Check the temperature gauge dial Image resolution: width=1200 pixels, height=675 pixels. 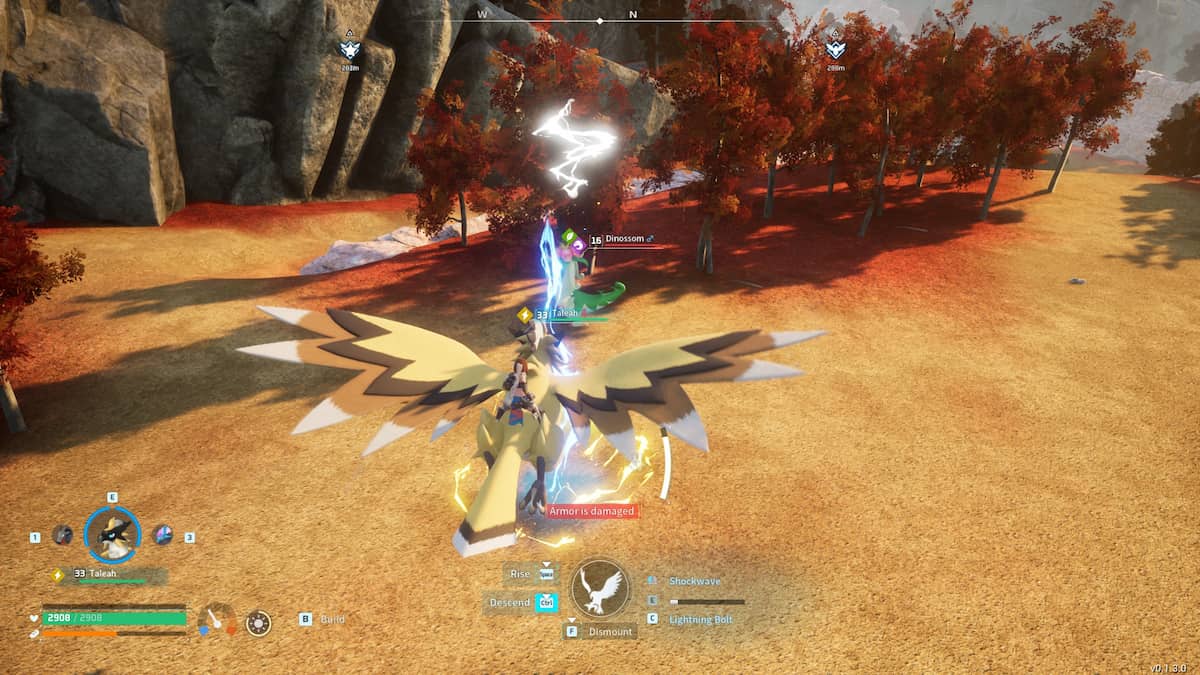(x=217, y=620)
